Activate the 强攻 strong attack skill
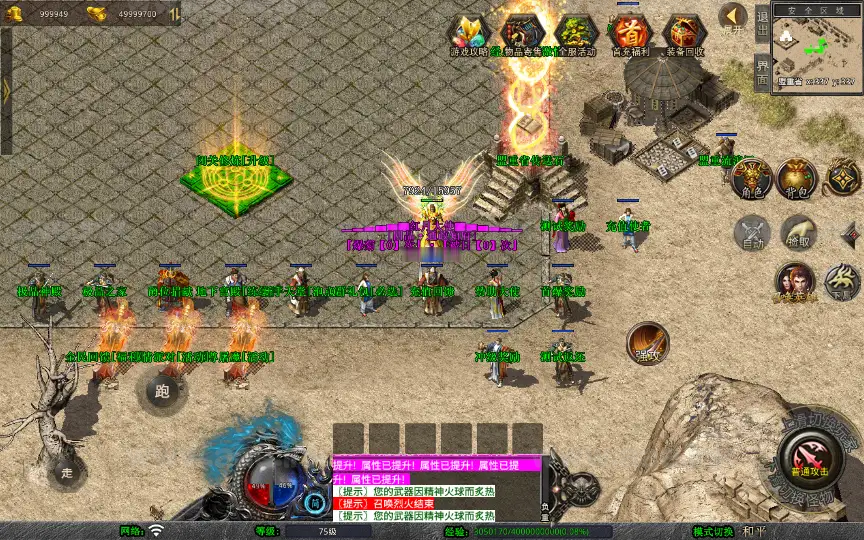 pyautogui.click(x=648, y=343)
